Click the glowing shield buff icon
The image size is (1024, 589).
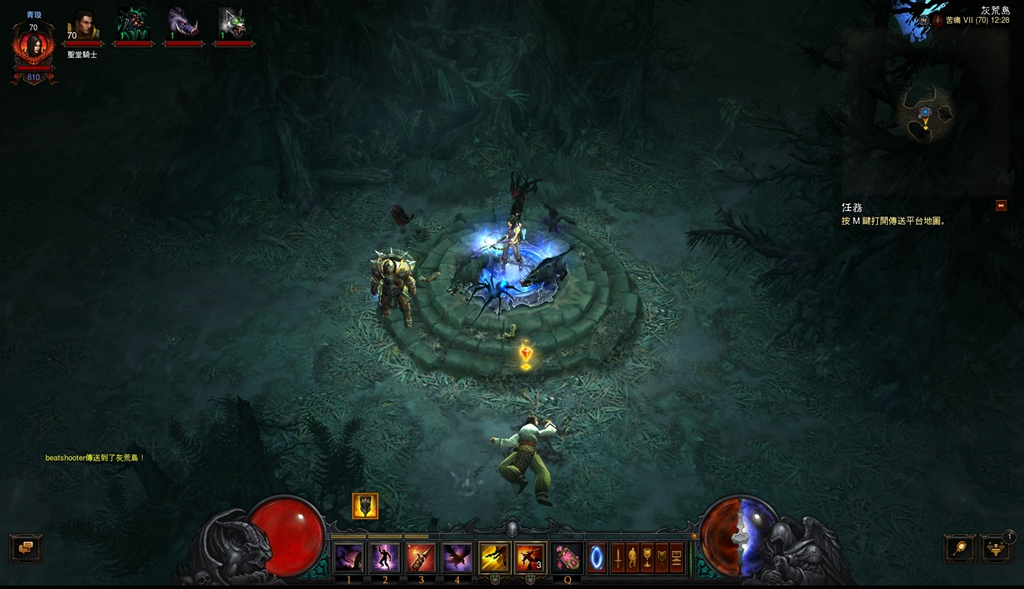click(x=365, y=506)
